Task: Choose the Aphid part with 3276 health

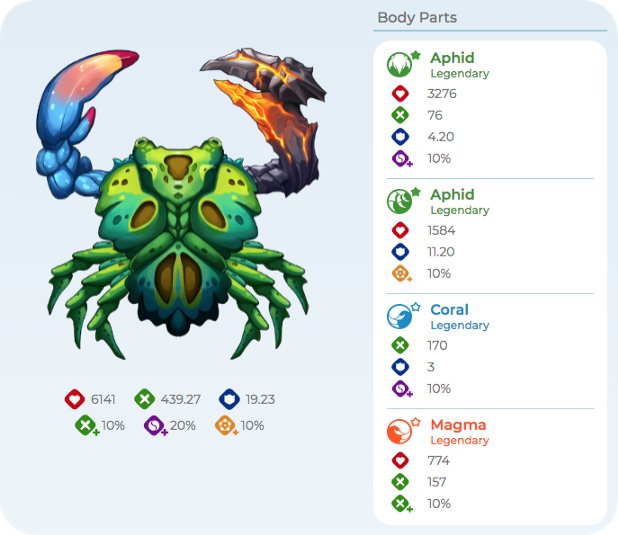Action: click(x=400, y=65)
